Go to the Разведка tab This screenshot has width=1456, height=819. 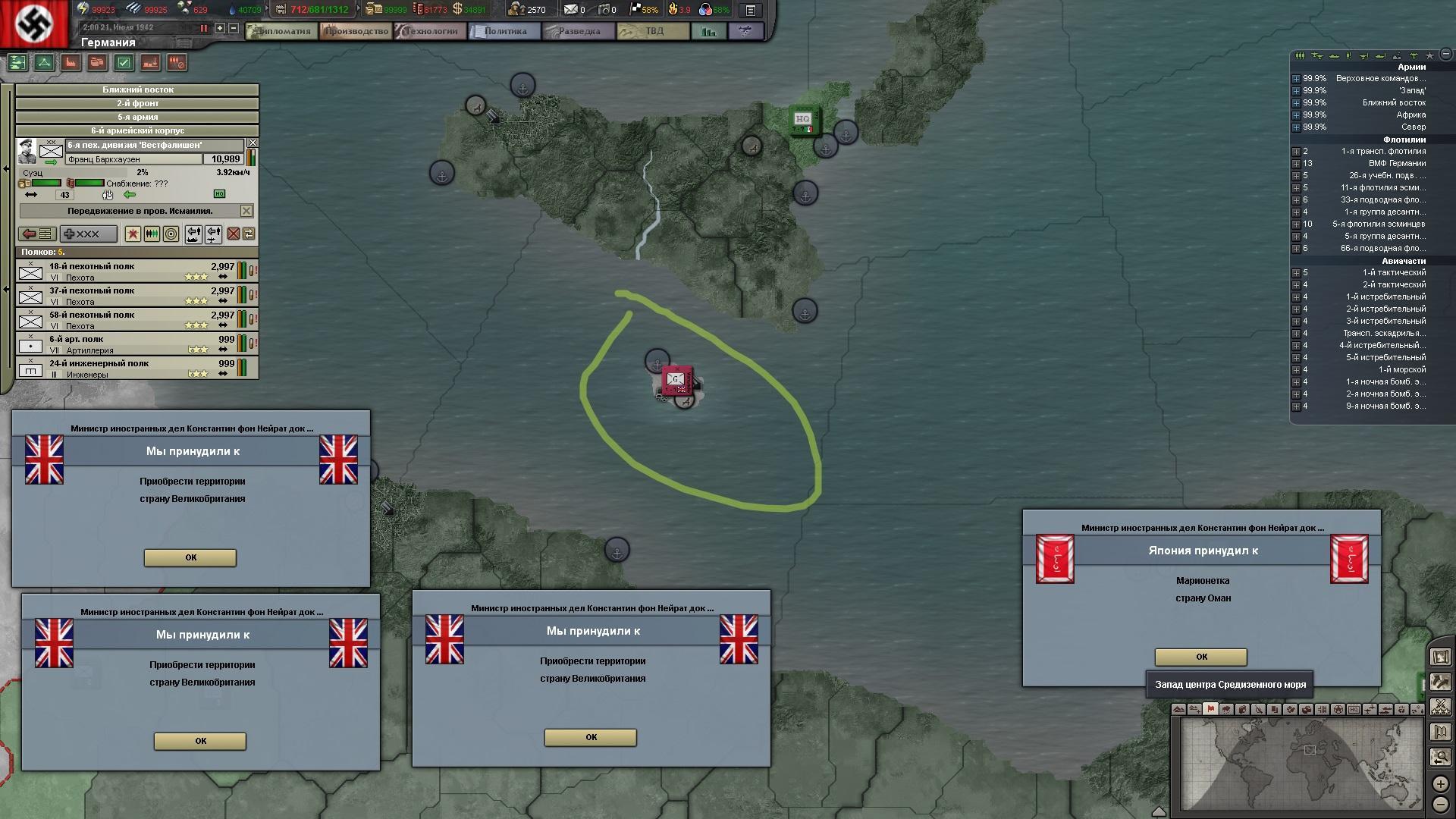coord(578,31)
